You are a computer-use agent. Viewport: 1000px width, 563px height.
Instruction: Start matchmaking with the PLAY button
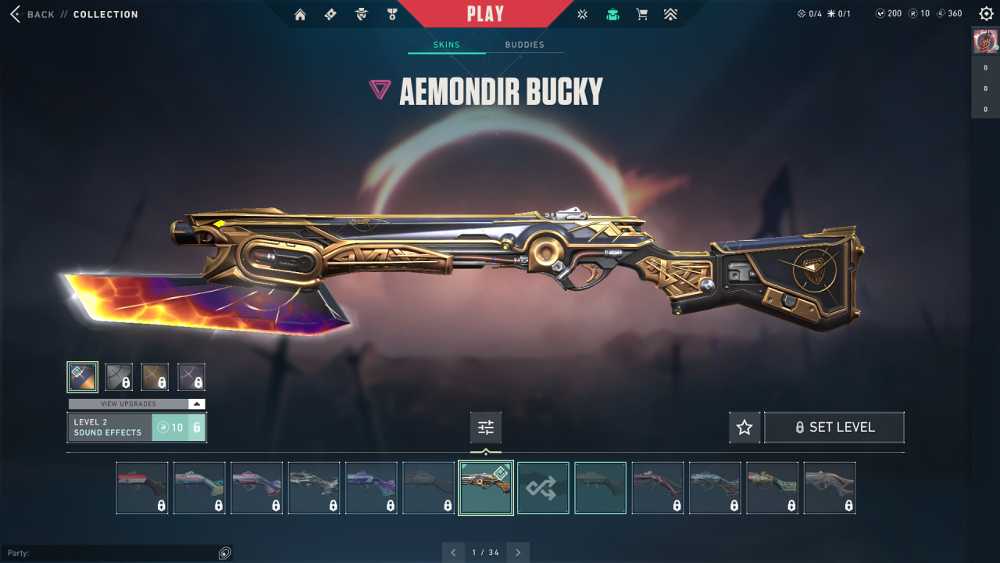click(485, 14)
